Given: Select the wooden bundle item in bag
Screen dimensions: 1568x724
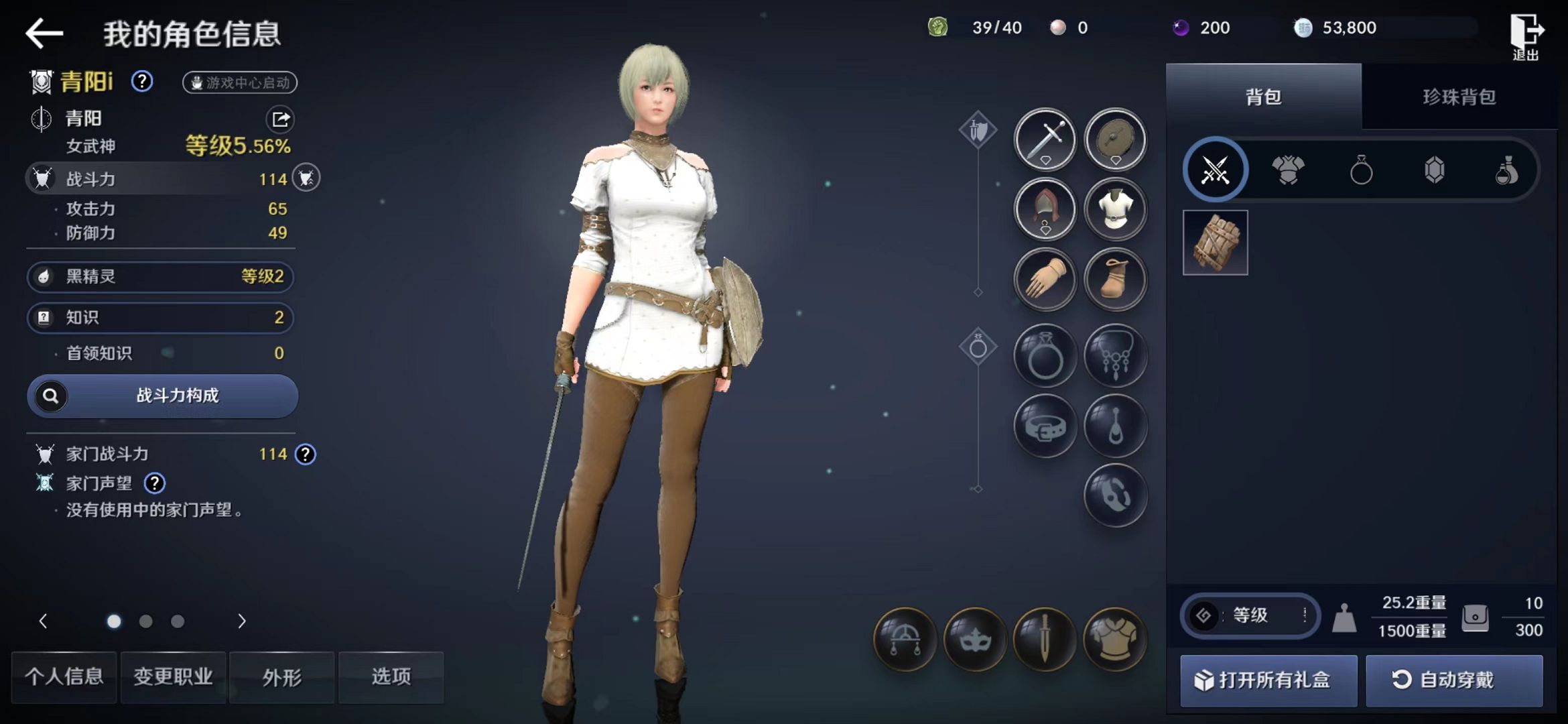Looking at the screenshot, I should click(x=1215, y=243).
